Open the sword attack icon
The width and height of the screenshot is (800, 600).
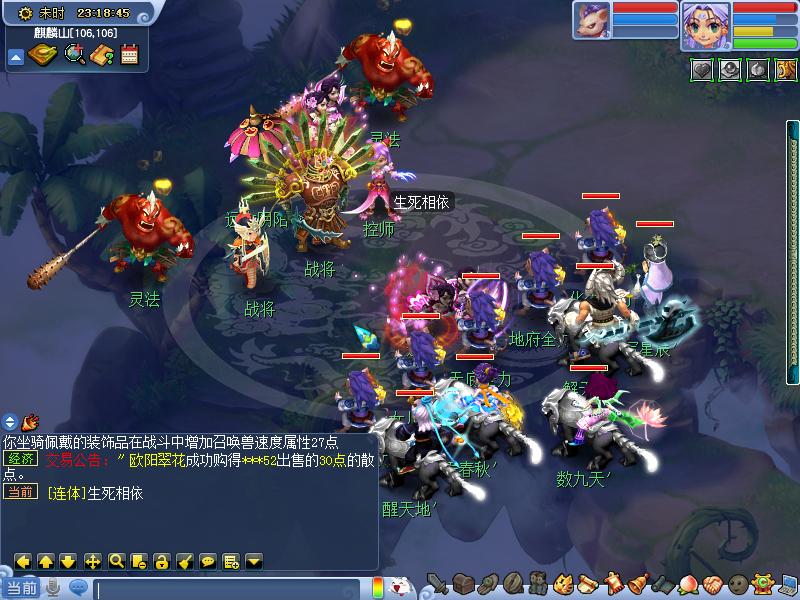tap(437, 583)
